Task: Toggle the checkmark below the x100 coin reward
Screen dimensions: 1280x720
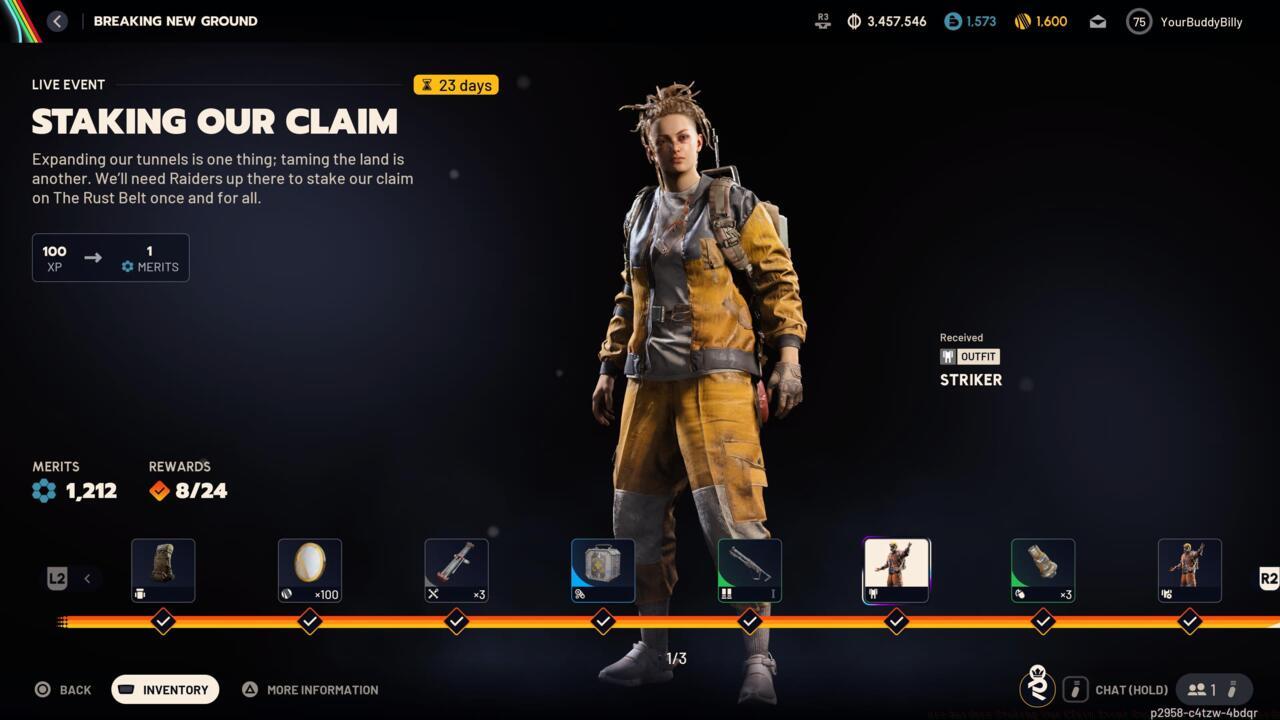Action: [310, 621]
